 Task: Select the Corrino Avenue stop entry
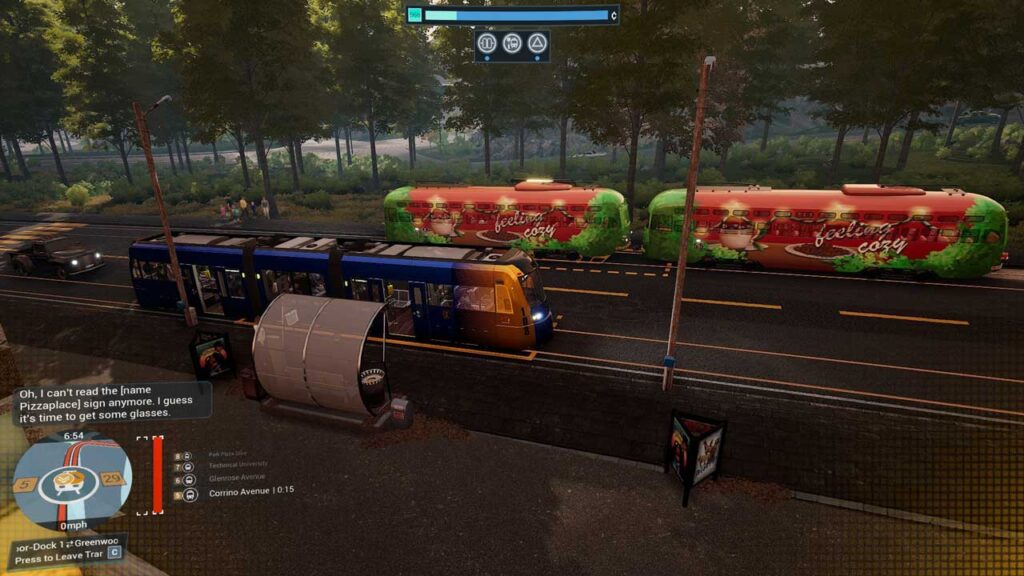250,492
